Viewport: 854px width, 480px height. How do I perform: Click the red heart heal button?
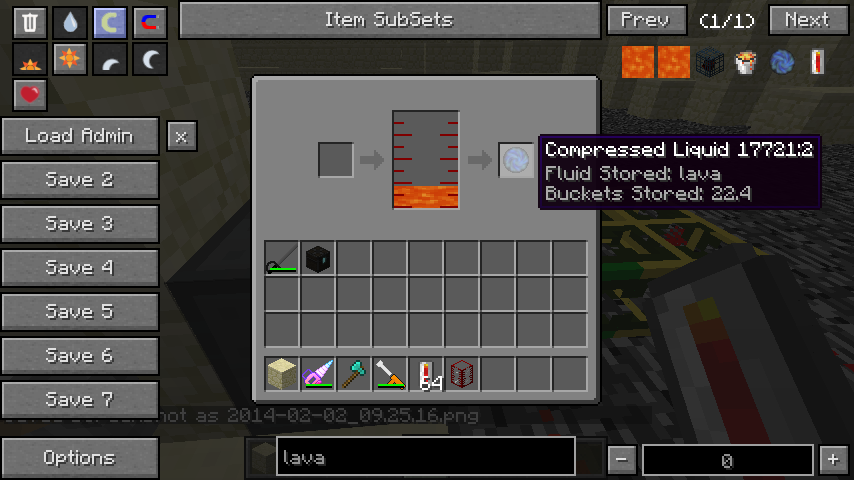pyautogui.click(x=29, y=95)
